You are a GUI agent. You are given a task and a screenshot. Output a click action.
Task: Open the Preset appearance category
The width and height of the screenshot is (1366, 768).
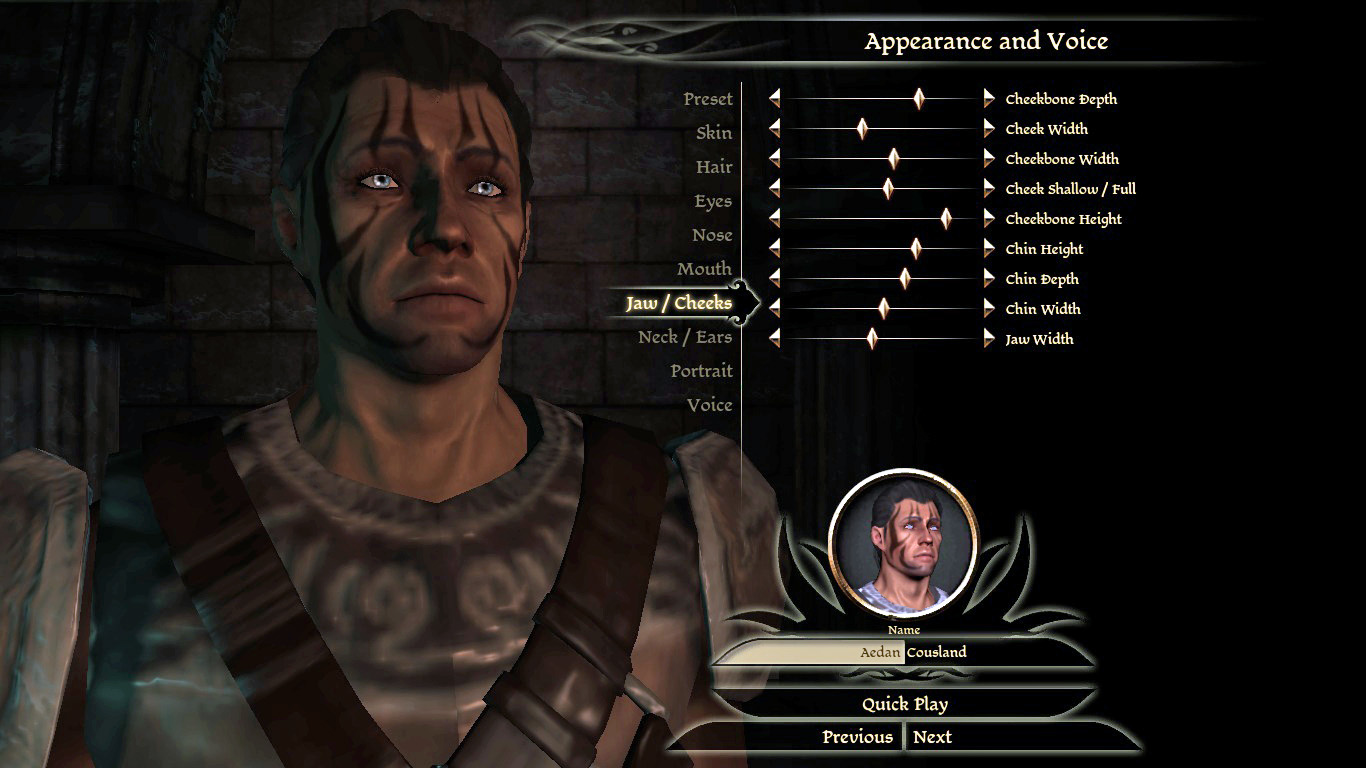coord(708,99)
